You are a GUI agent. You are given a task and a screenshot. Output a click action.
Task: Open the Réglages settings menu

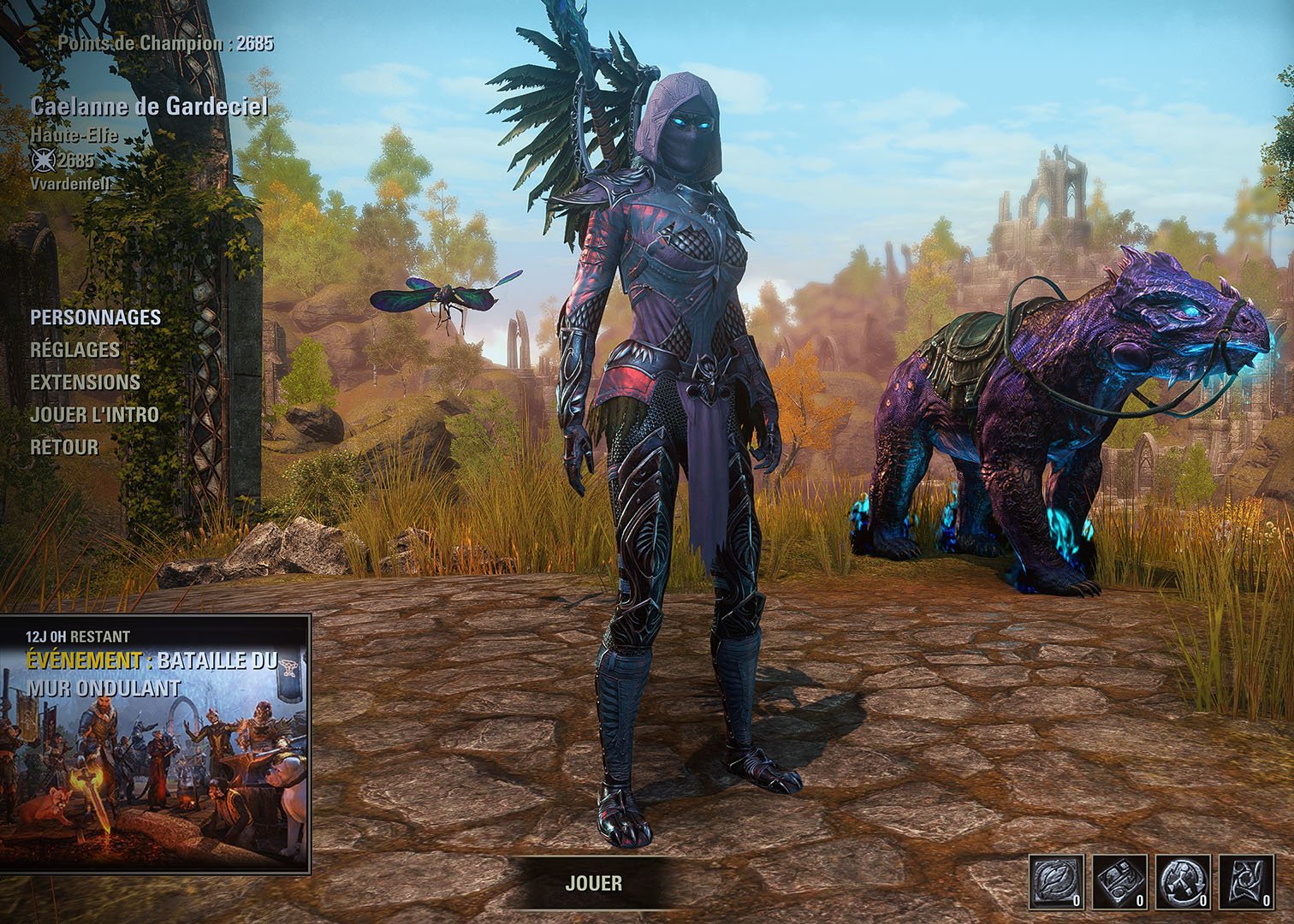click(x=74, y=350)
